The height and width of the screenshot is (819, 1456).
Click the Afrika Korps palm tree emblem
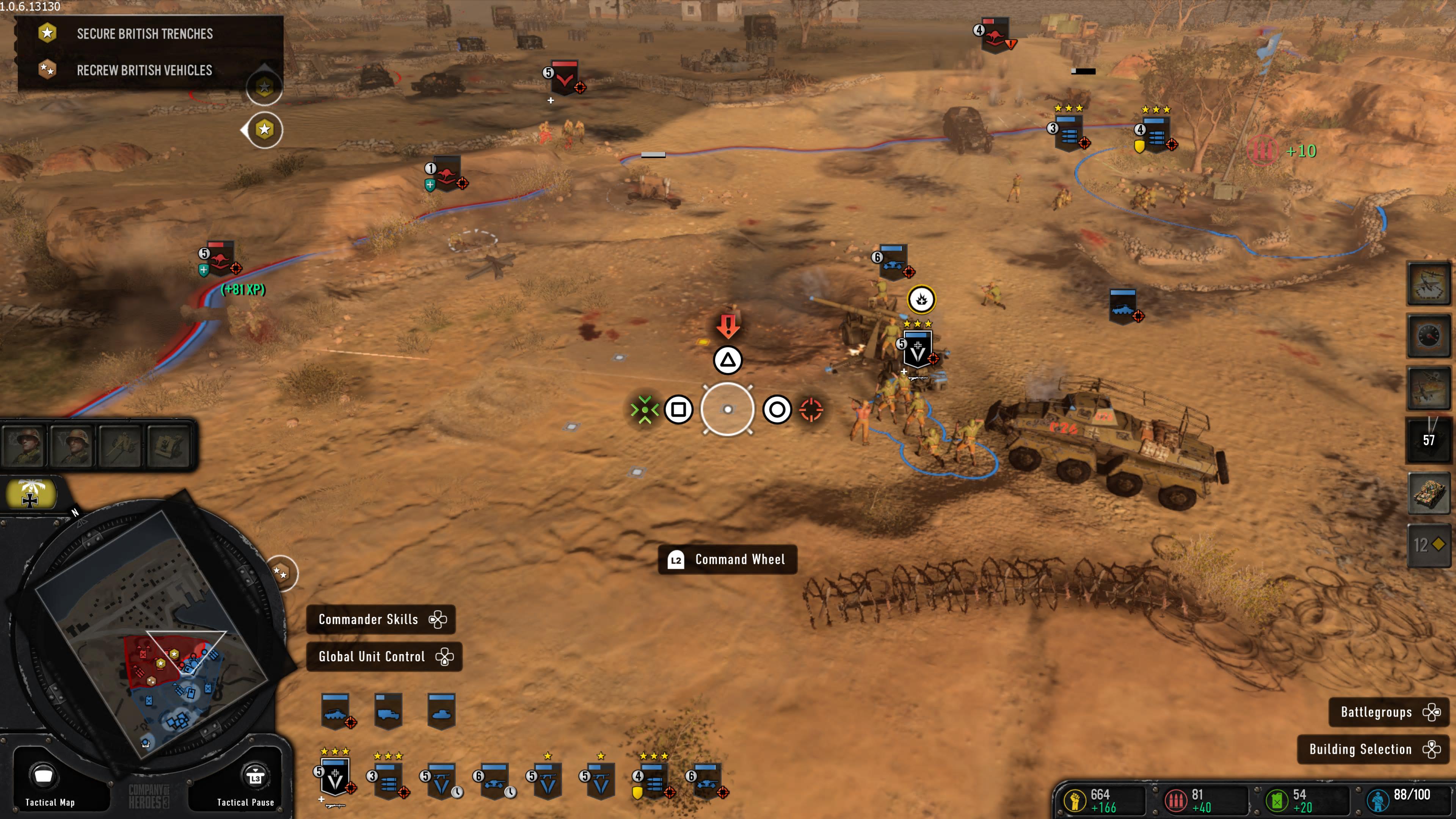(x=31, y=493)
